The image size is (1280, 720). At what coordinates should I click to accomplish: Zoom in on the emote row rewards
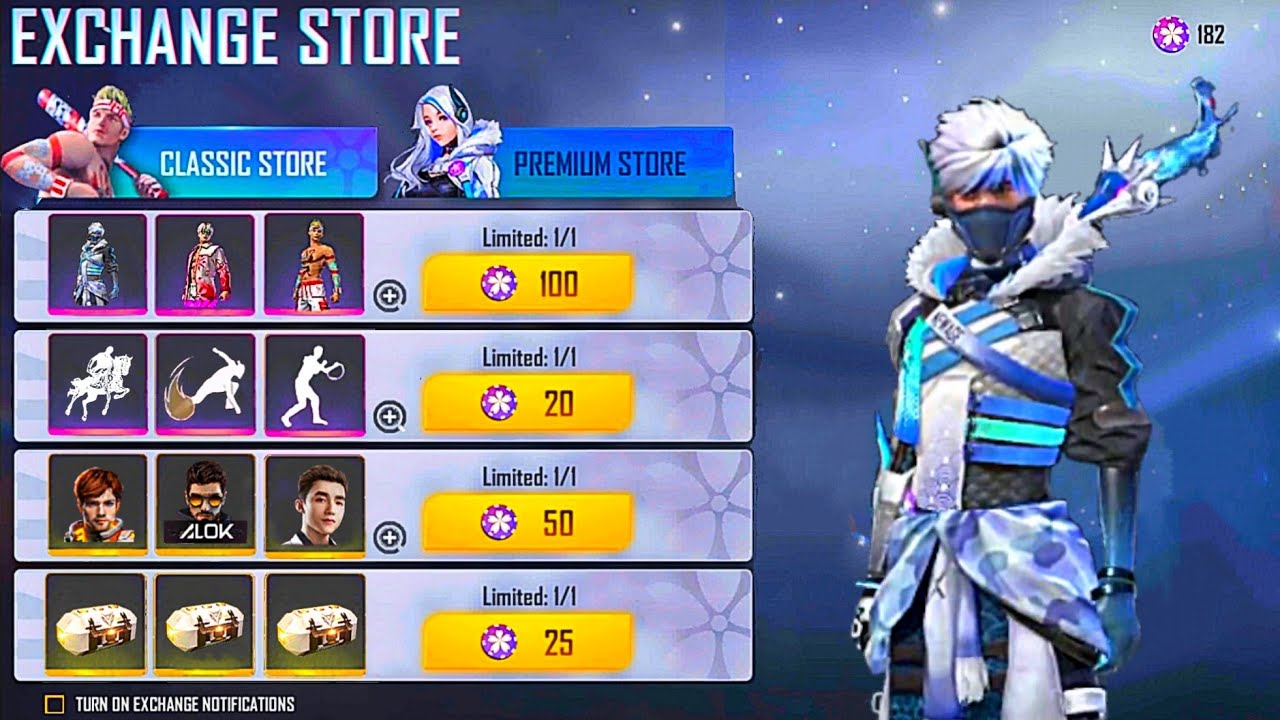pos(390,417)
